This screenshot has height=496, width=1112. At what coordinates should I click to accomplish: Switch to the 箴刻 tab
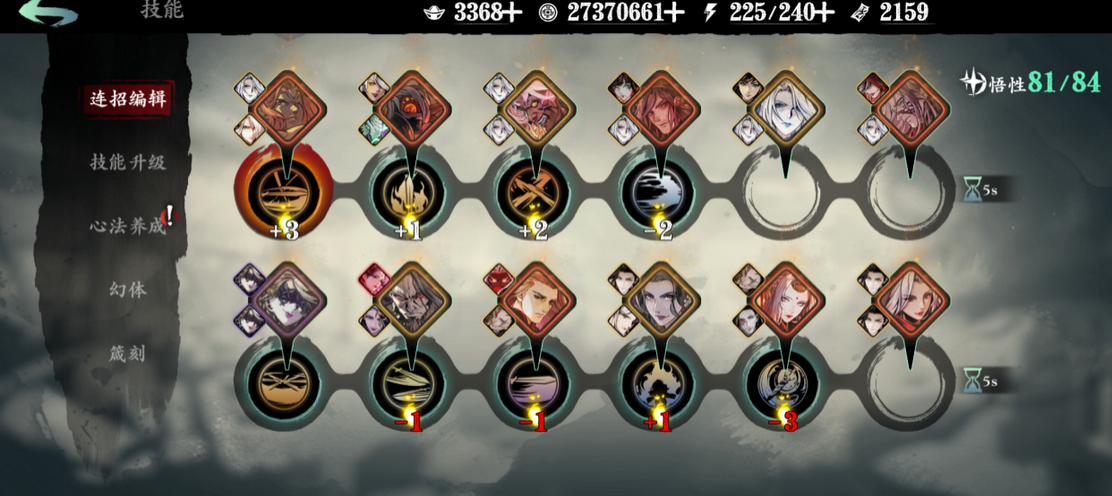(127, 353)
